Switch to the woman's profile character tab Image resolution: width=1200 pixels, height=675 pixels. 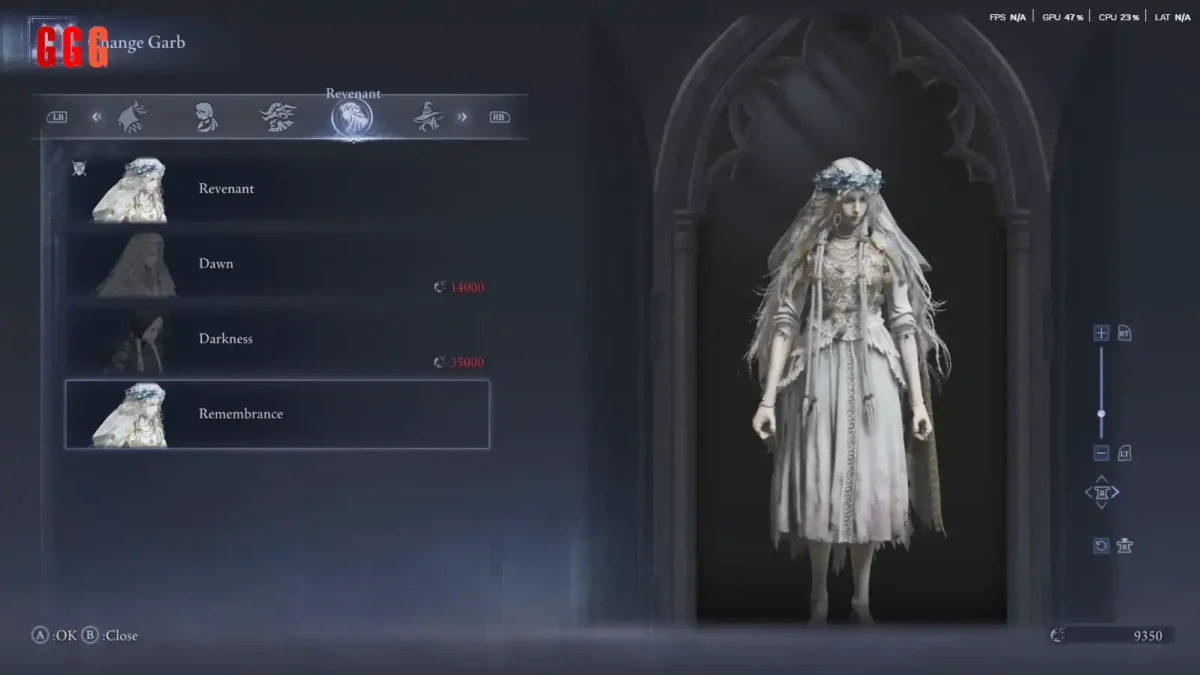click(206, 117)
